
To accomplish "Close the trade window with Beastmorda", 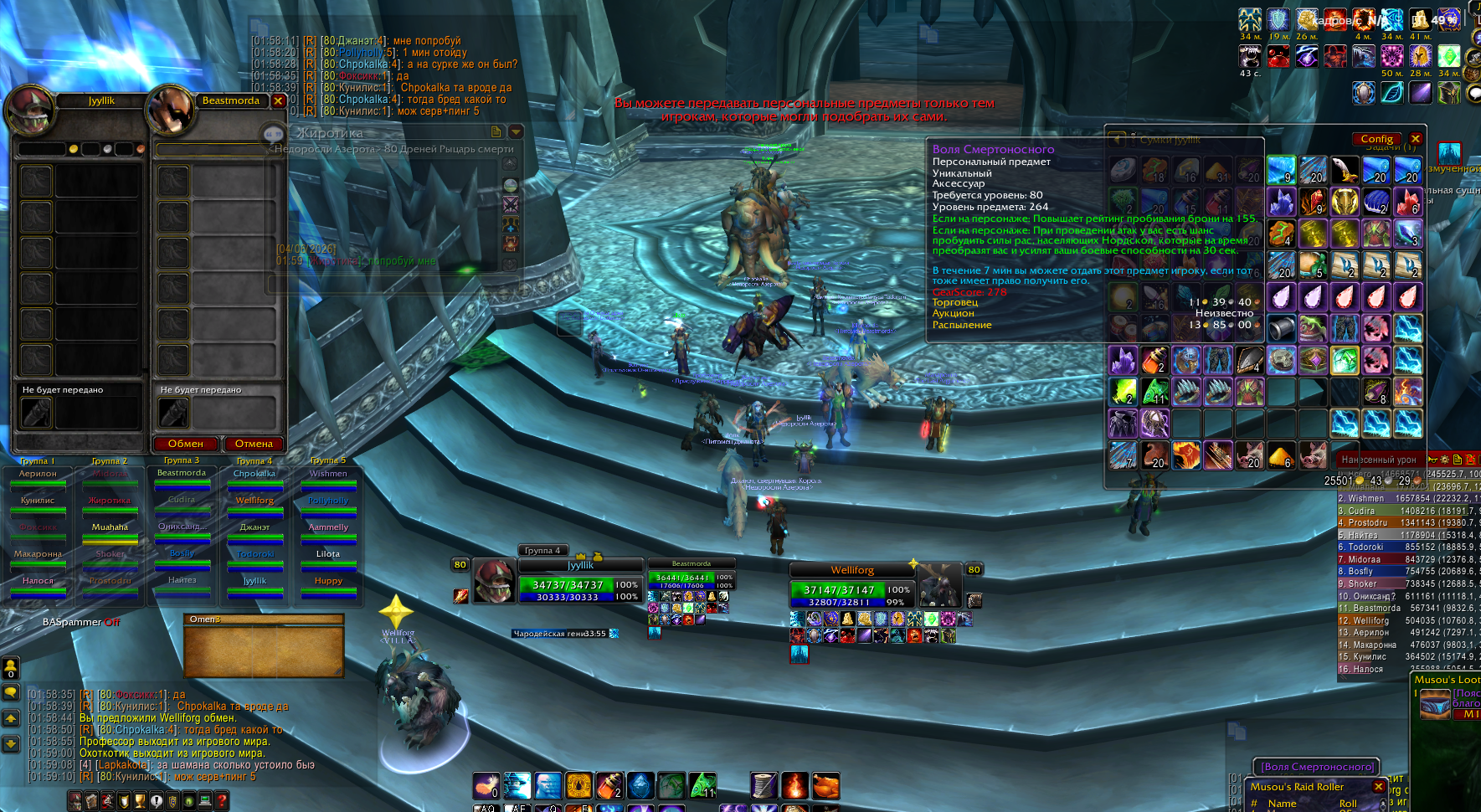I will click(x=279, y=101).
